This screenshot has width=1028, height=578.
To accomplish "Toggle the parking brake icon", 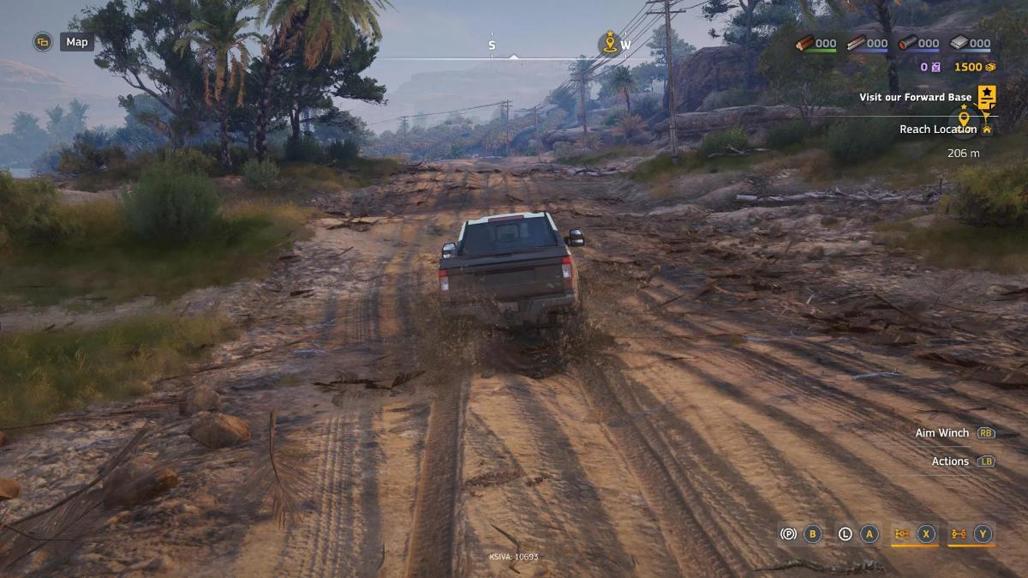I will pos(788,534).
